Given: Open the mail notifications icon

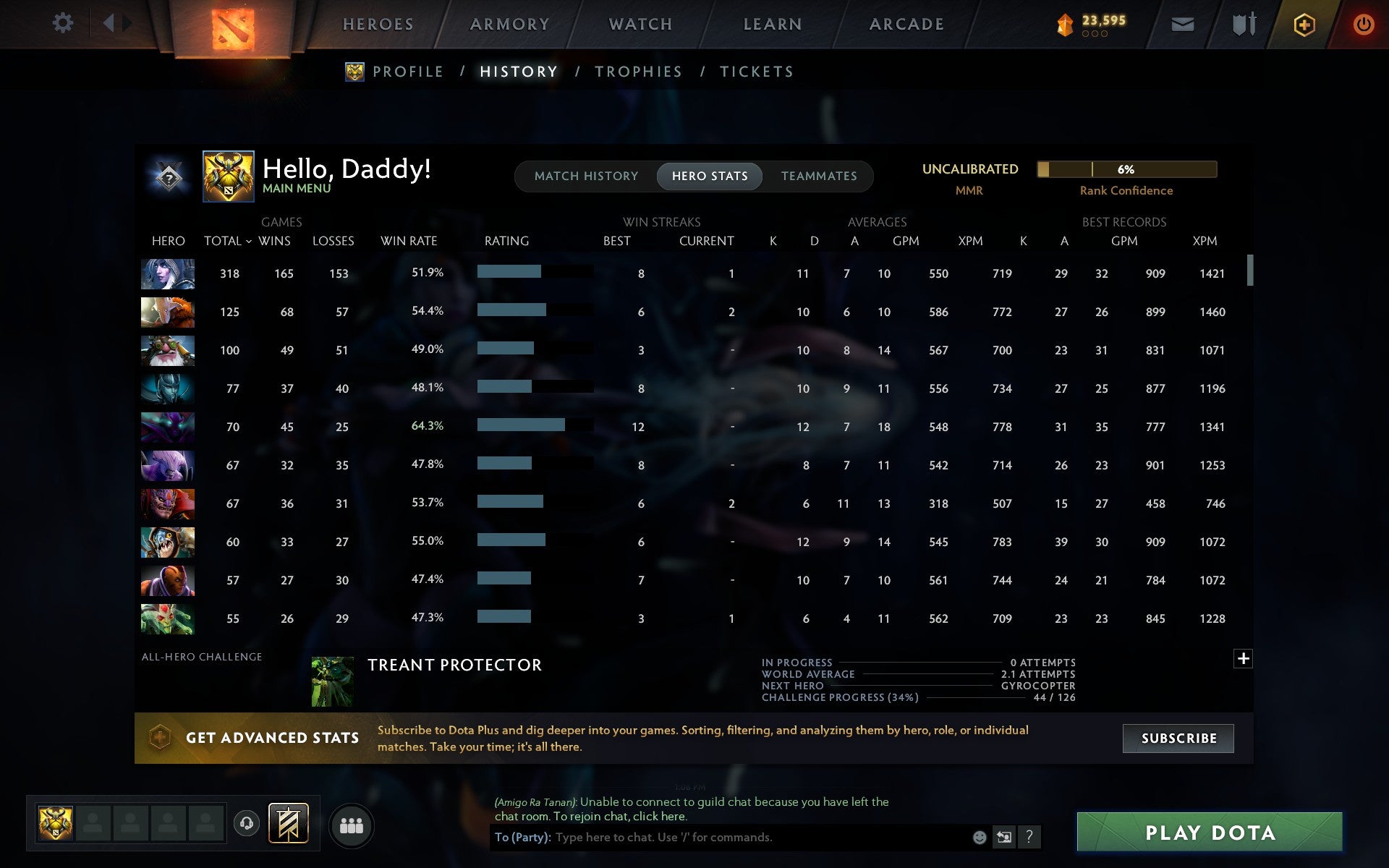Looking at the screenshot, I should coord(1182,23).
